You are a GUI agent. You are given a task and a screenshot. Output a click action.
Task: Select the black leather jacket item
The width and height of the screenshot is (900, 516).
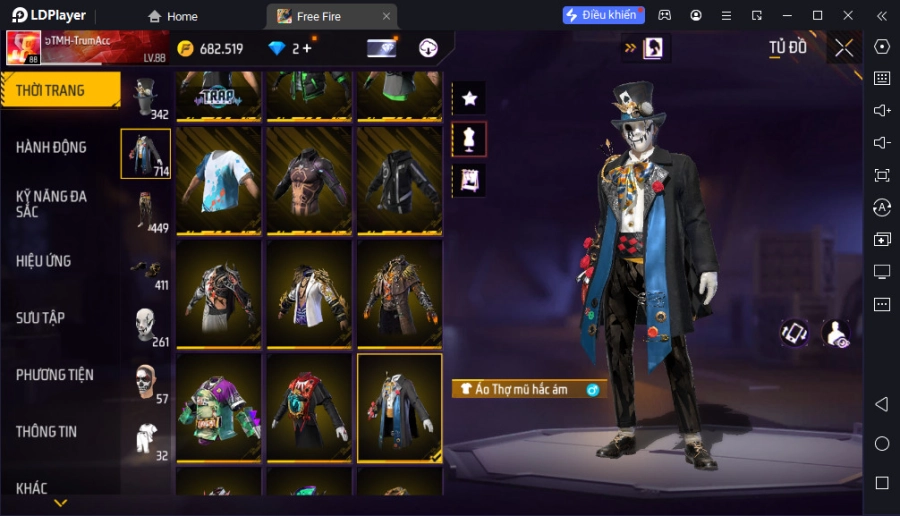pos(399,180)
